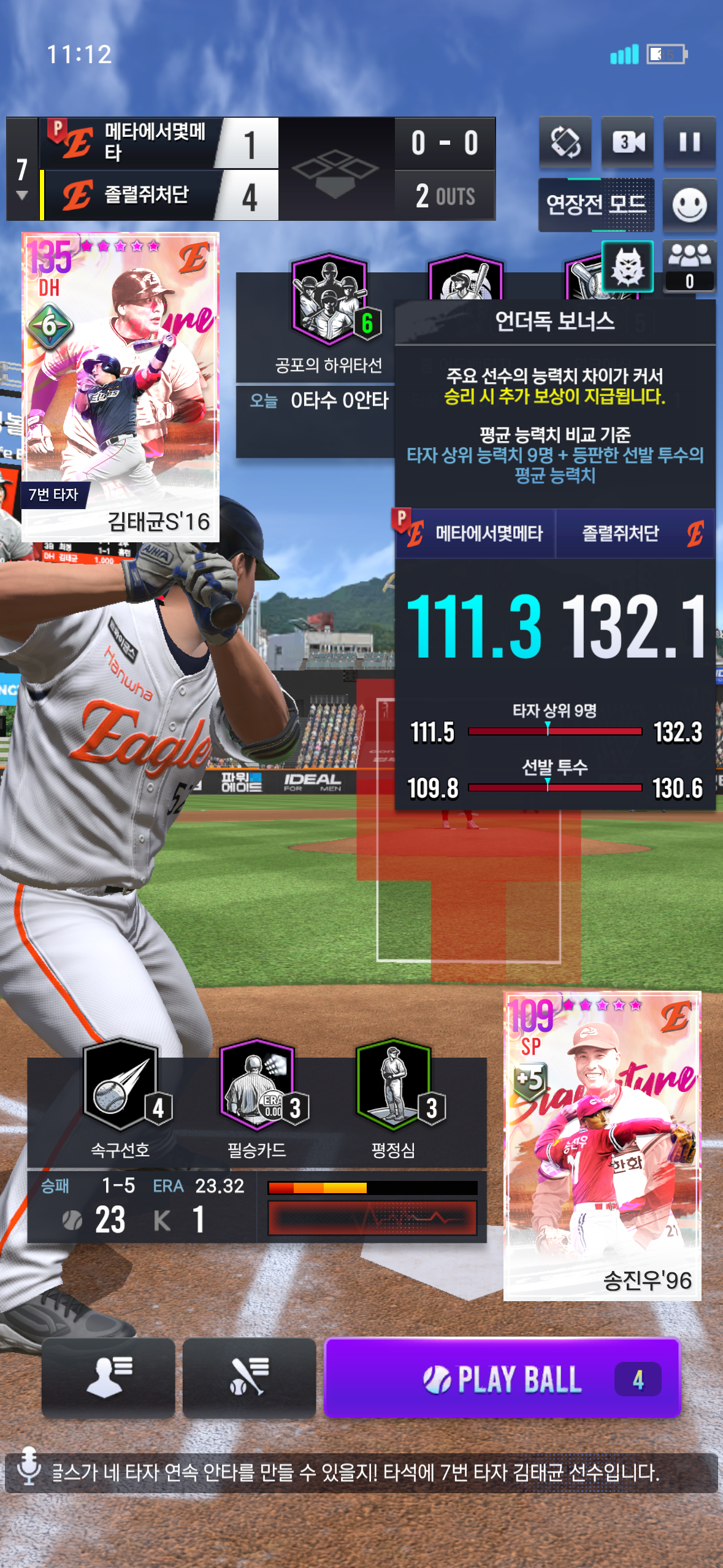View pitcher card 송진우'96
Viewport: 723px width, 1568px height.
tap(602, 1145)
